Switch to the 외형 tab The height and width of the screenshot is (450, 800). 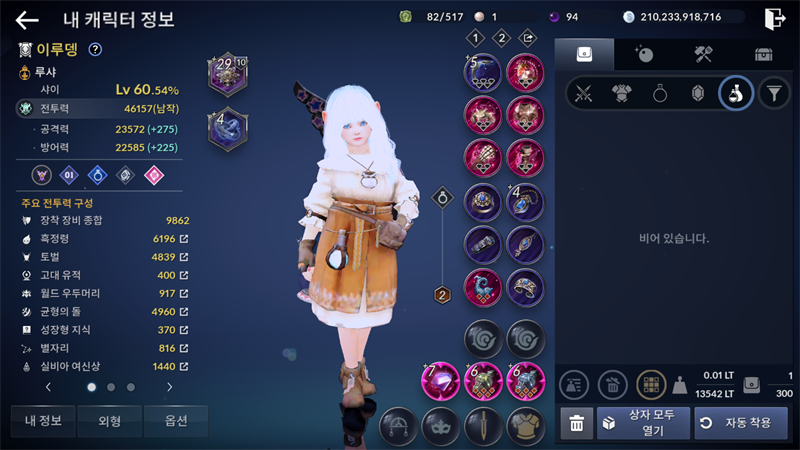[x=110, y=421]
